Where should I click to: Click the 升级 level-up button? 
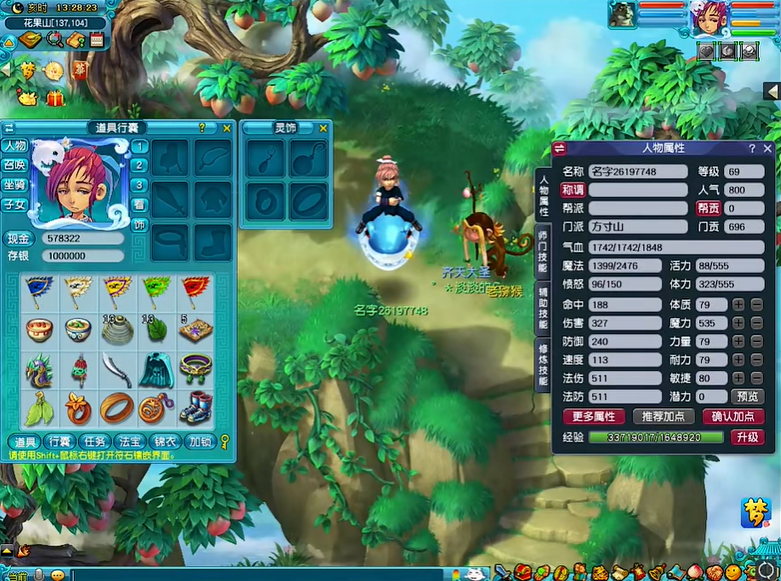click(748, 437)
